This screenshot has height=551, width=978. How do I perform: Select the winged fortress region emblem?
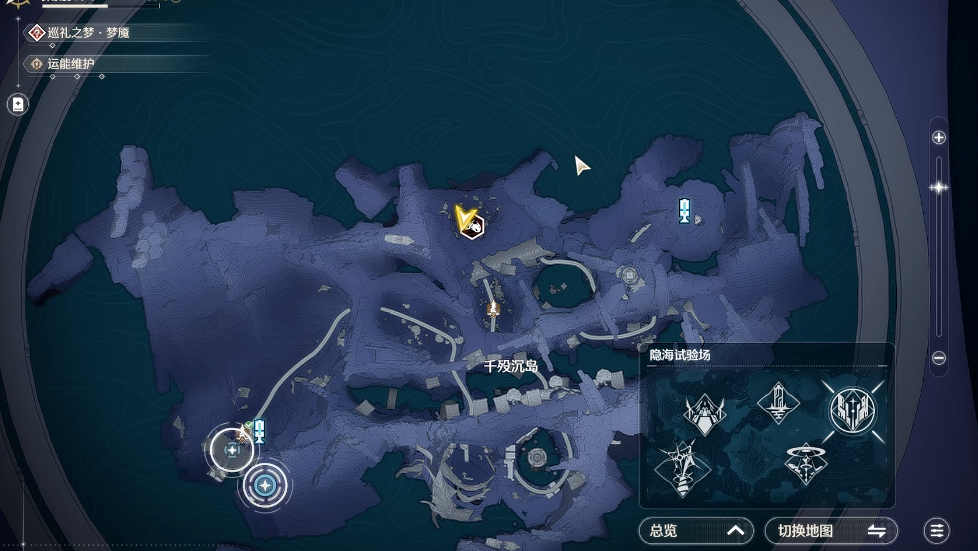[703, 410]
